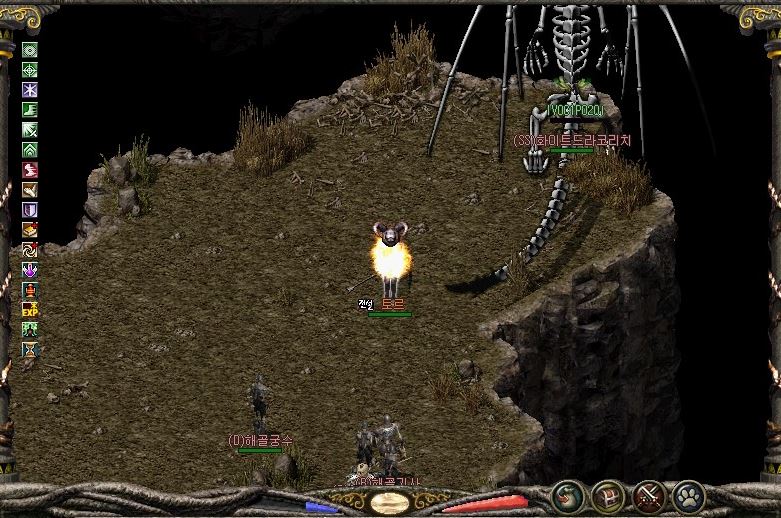Click the purple downward arrow status icon
781x518 pixels.
tap(30, 269)
